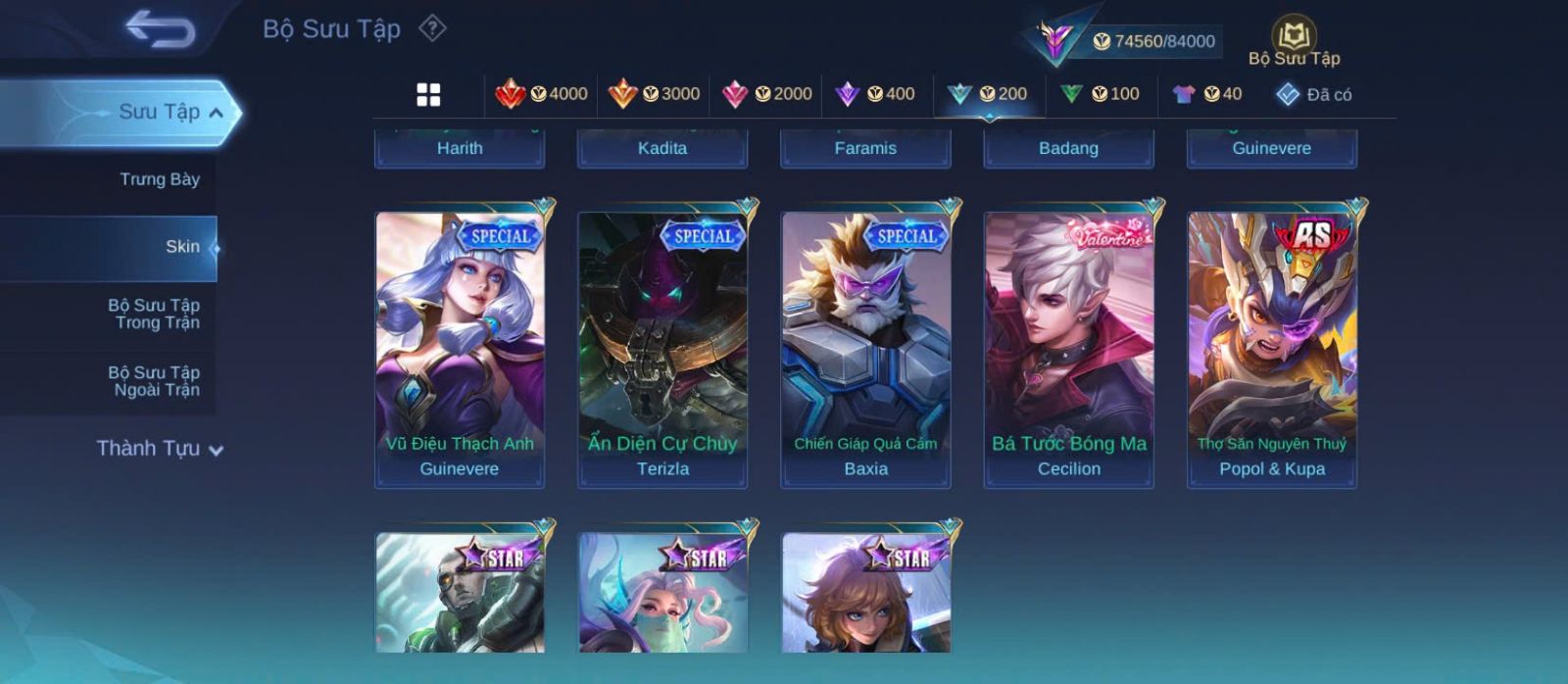Viewport: 1568px width, 684px height.
Task: Switch to the 400 points tier
Action: click(x=875, y=94)
